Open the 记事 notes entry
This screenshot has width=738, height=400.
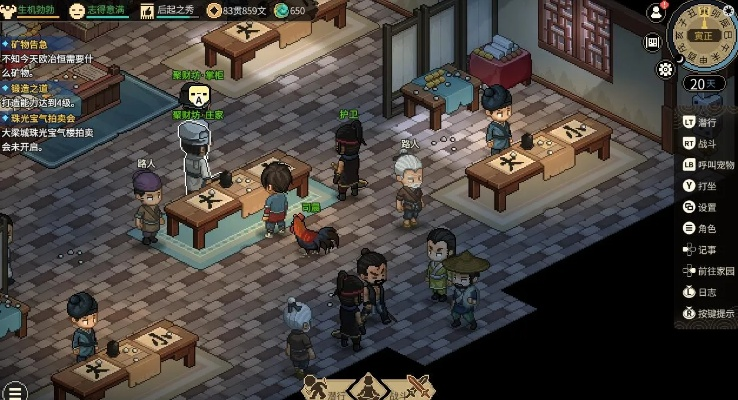click(x=706, y=250)
